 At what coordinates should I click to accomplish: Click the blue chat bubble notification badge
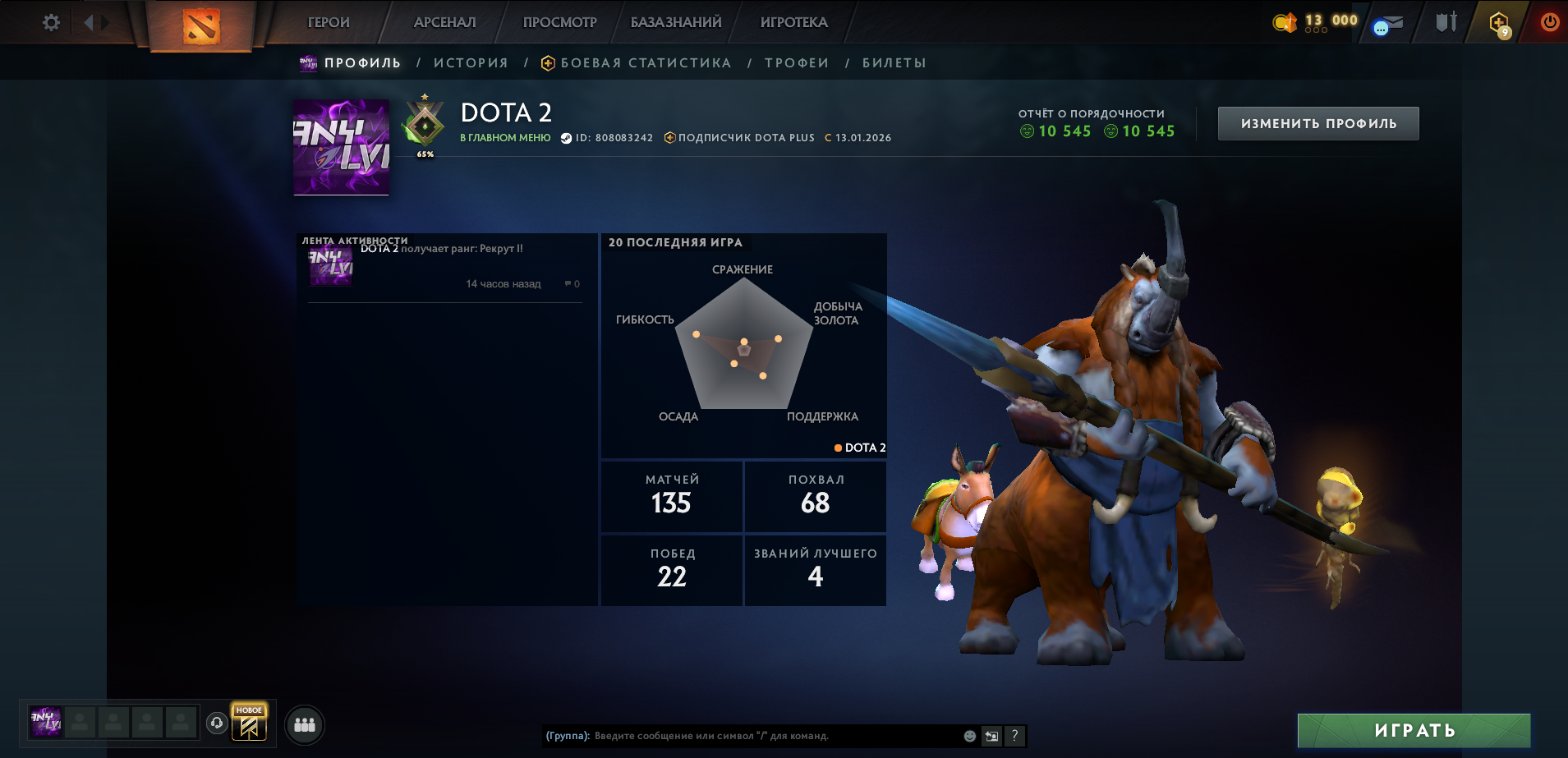[1381, 27]
